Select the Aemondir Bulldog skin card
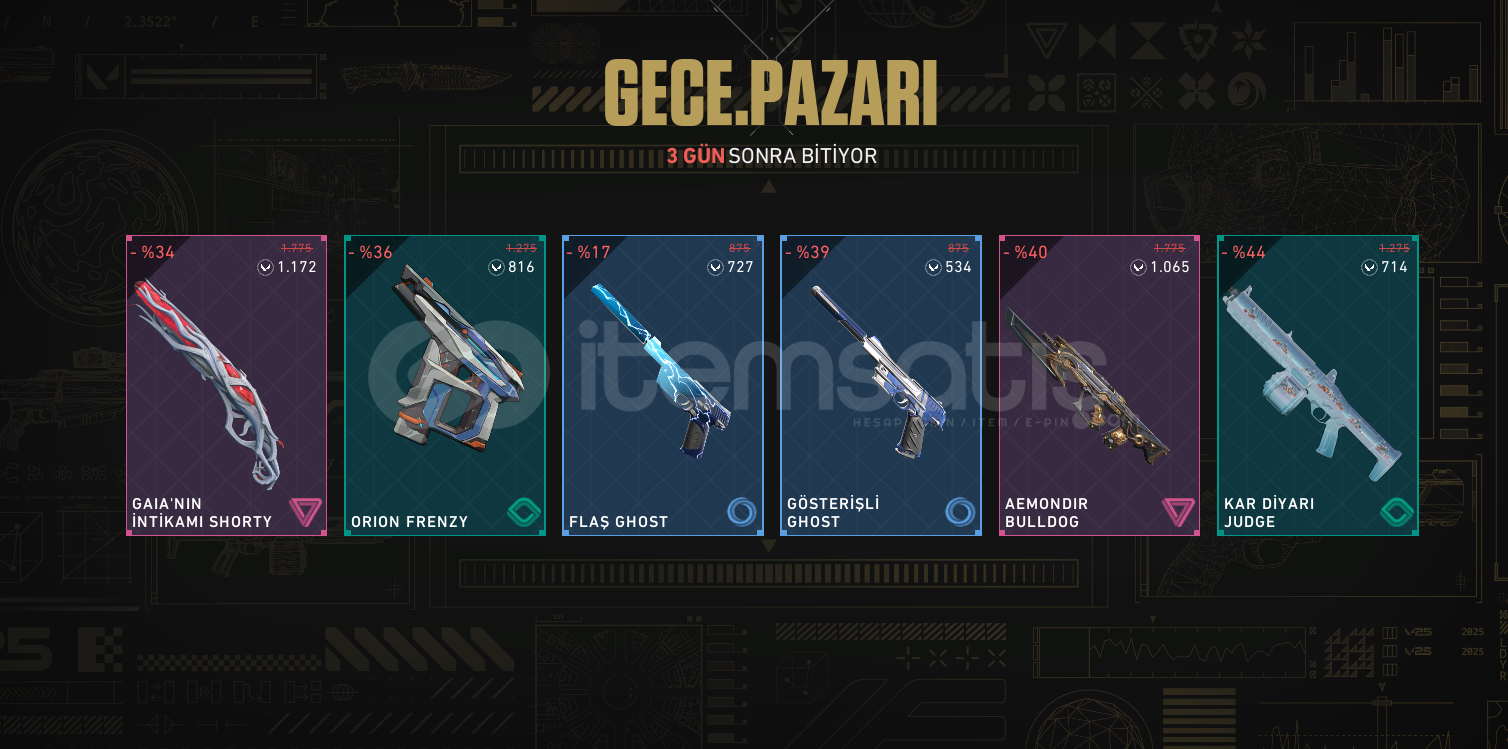 point(1099,385)
